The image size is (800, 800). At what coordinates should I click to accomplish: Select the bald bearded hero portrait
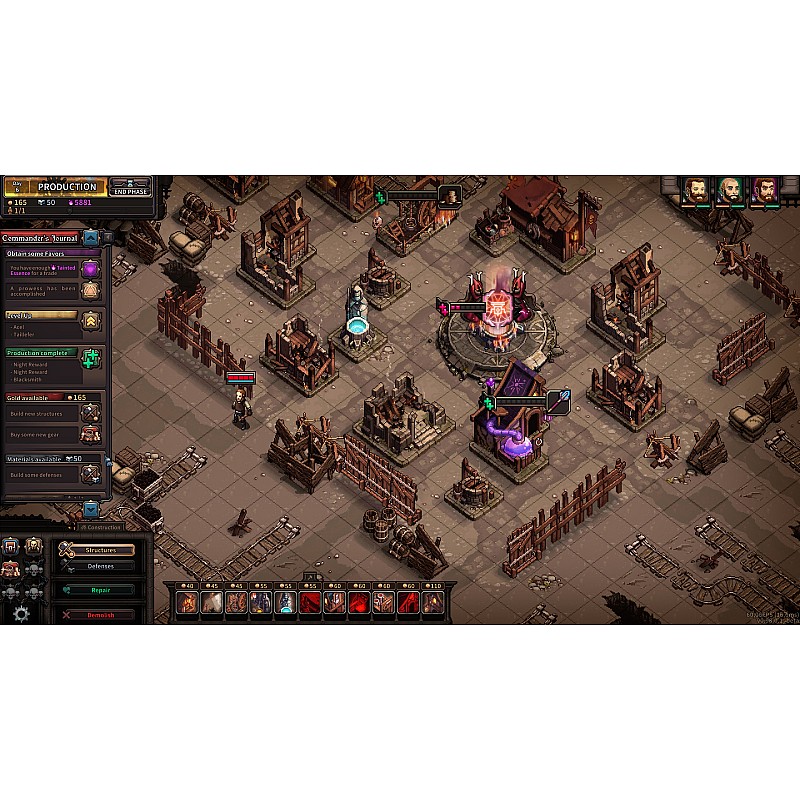pyautogui.click(x=730, y=191)
